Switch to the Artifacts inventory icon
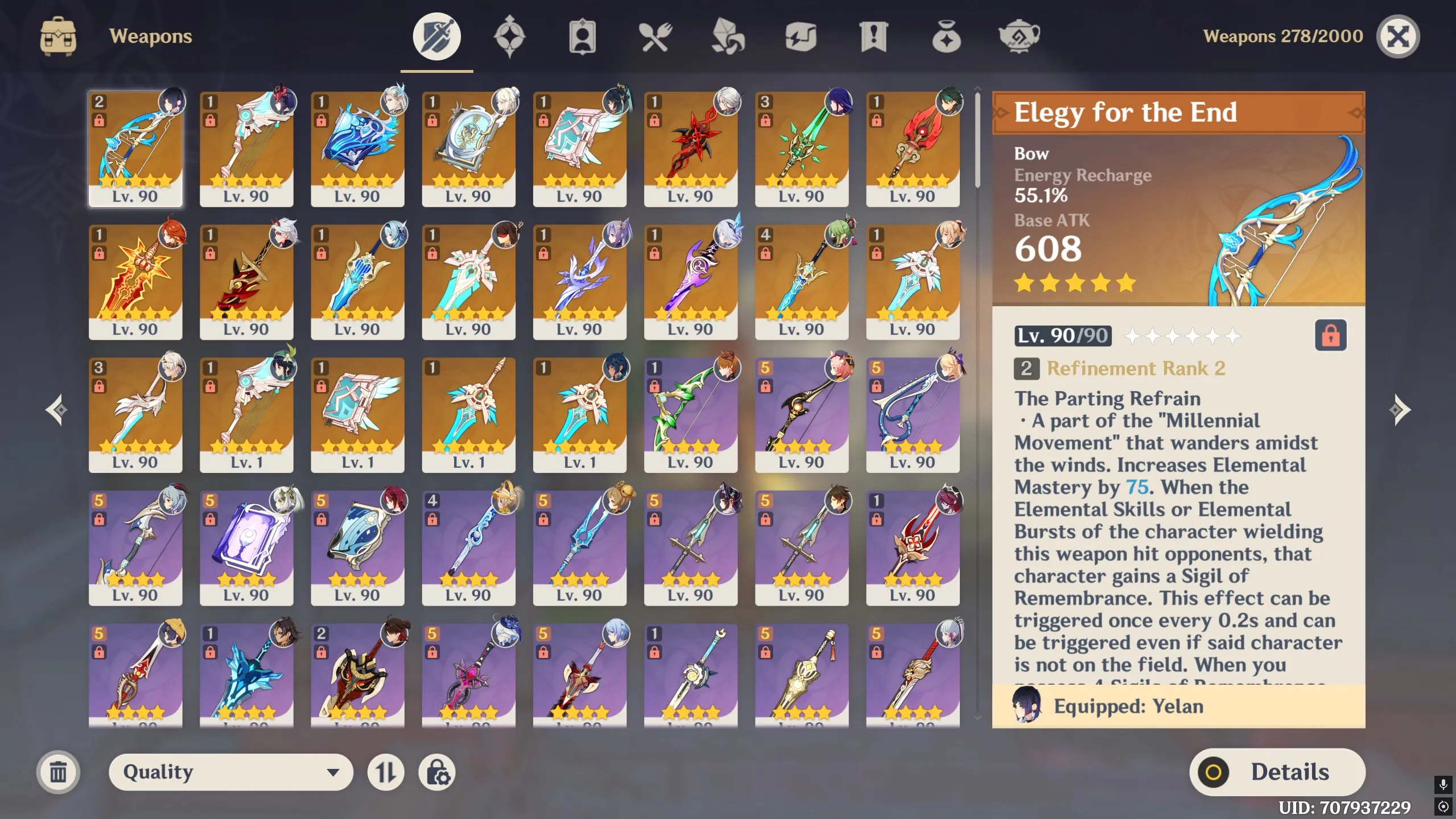The height and width of the screenshot is (819, 1456). pos(510,36)
